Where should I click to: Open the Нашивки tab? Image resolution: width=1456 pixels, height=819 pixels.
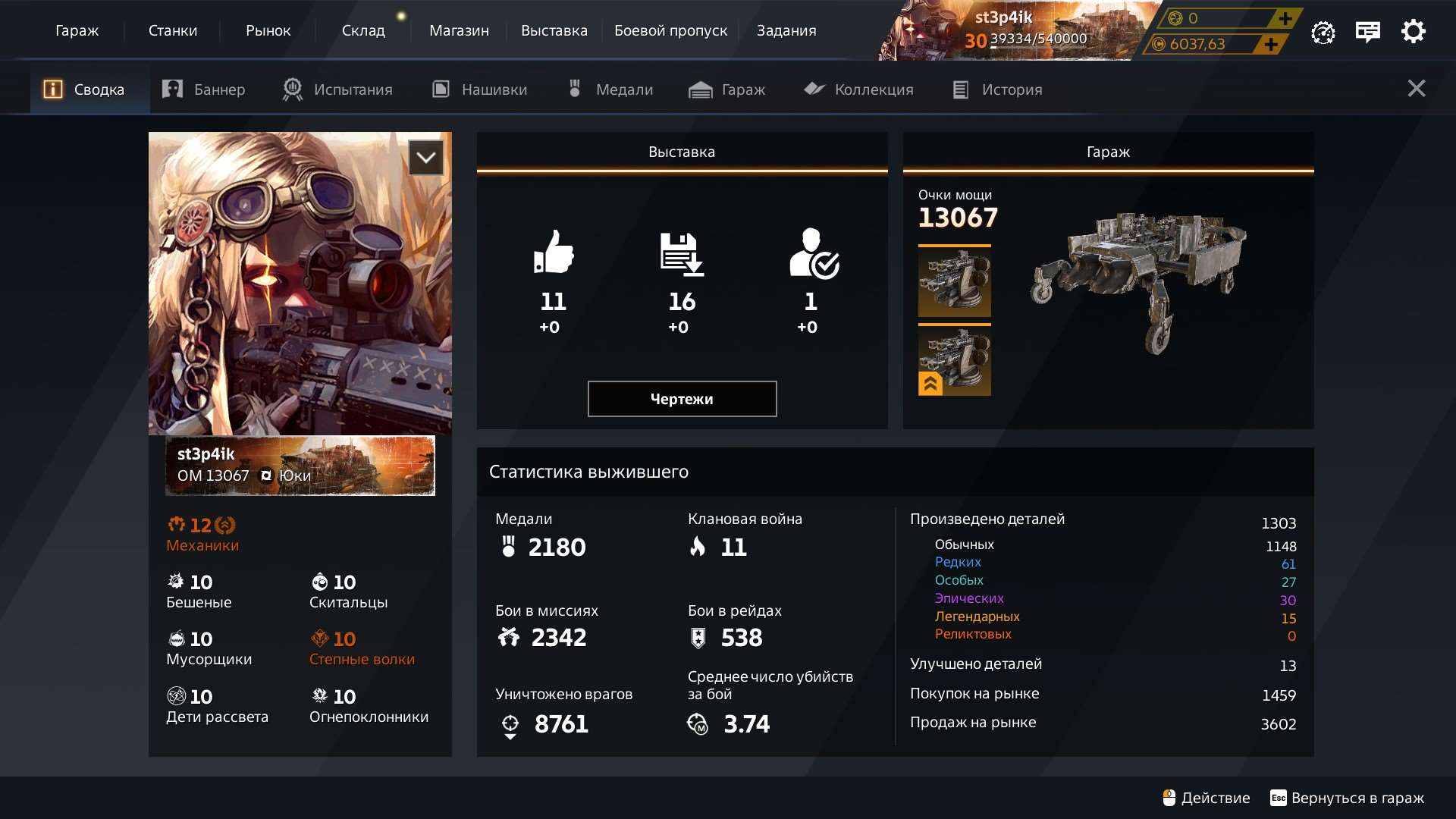pyautogui.click(x=479, y=89)
